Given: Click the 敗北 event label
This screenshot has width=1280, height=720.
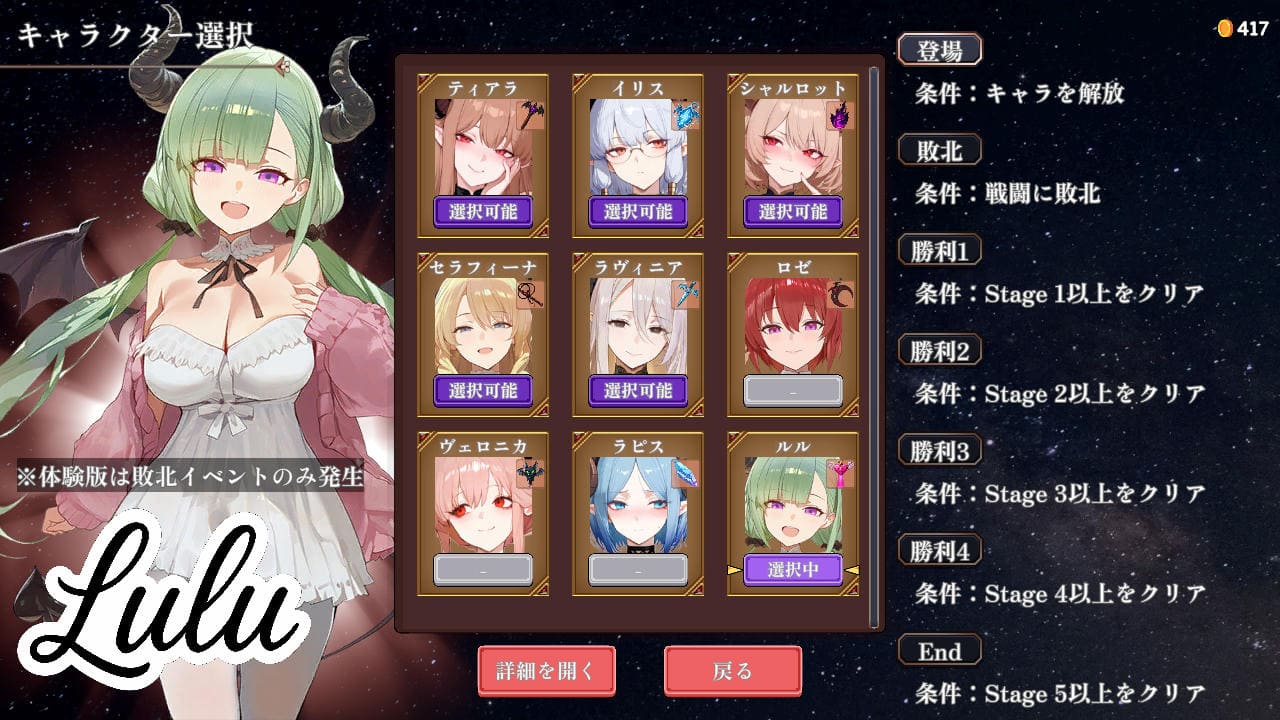Looking at the screenshot, I should click(x=939, y=150).
